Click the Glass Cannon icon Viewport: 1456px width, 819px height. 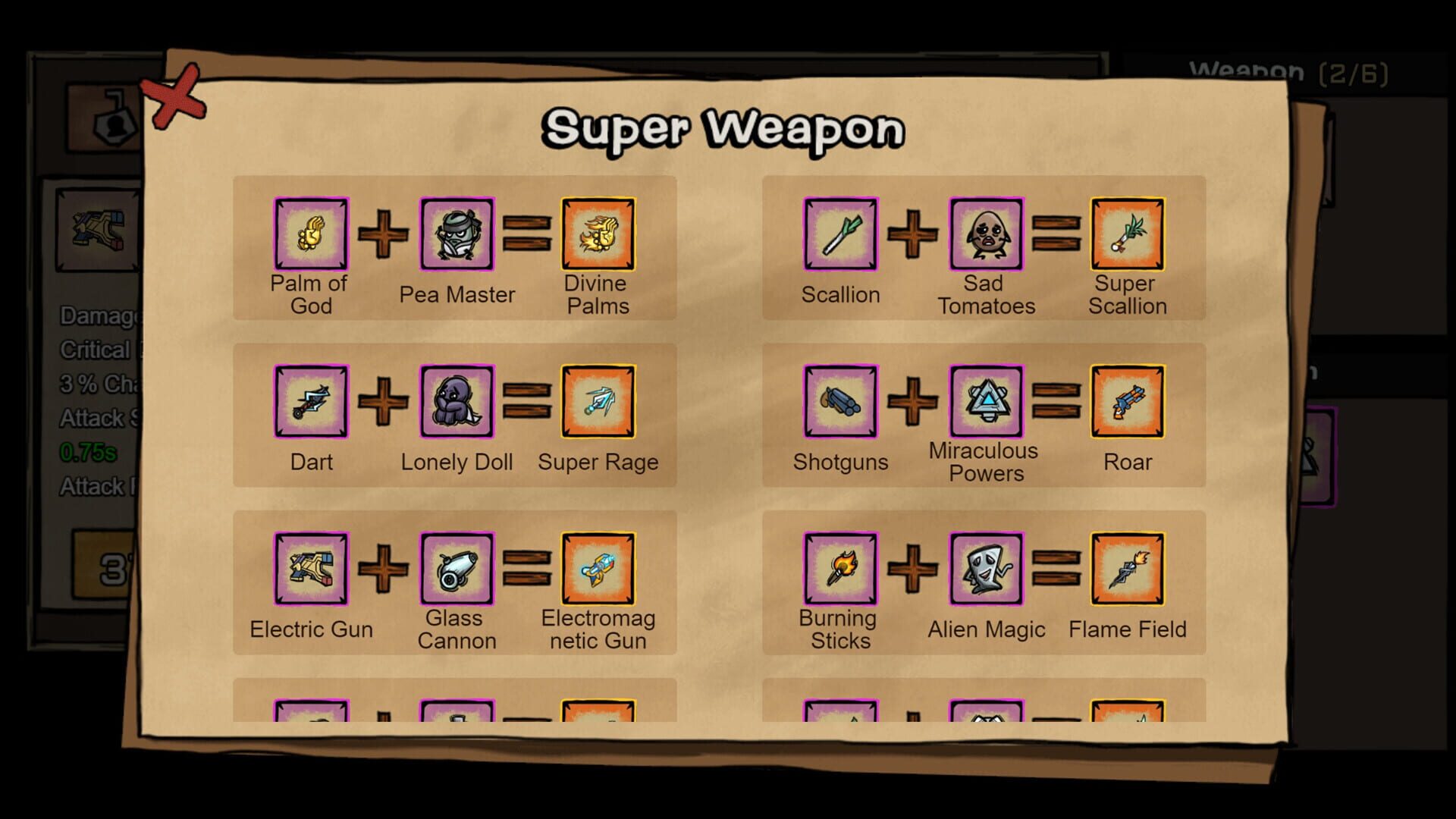click(x=457, y=570)
